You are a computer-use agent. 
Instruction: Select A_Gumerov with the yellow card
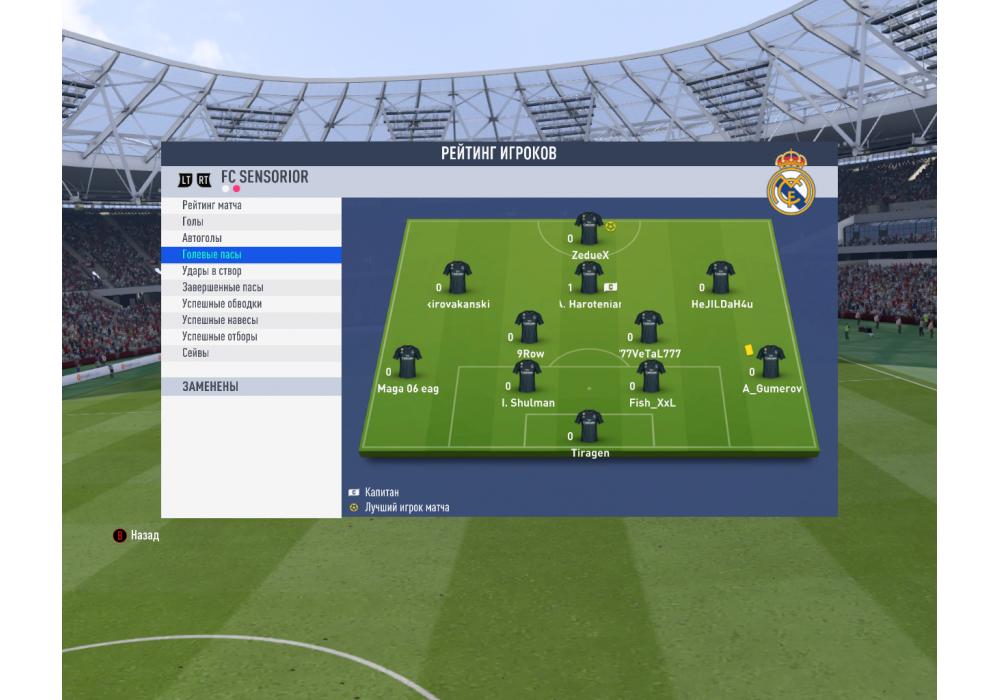pos(770,361)
